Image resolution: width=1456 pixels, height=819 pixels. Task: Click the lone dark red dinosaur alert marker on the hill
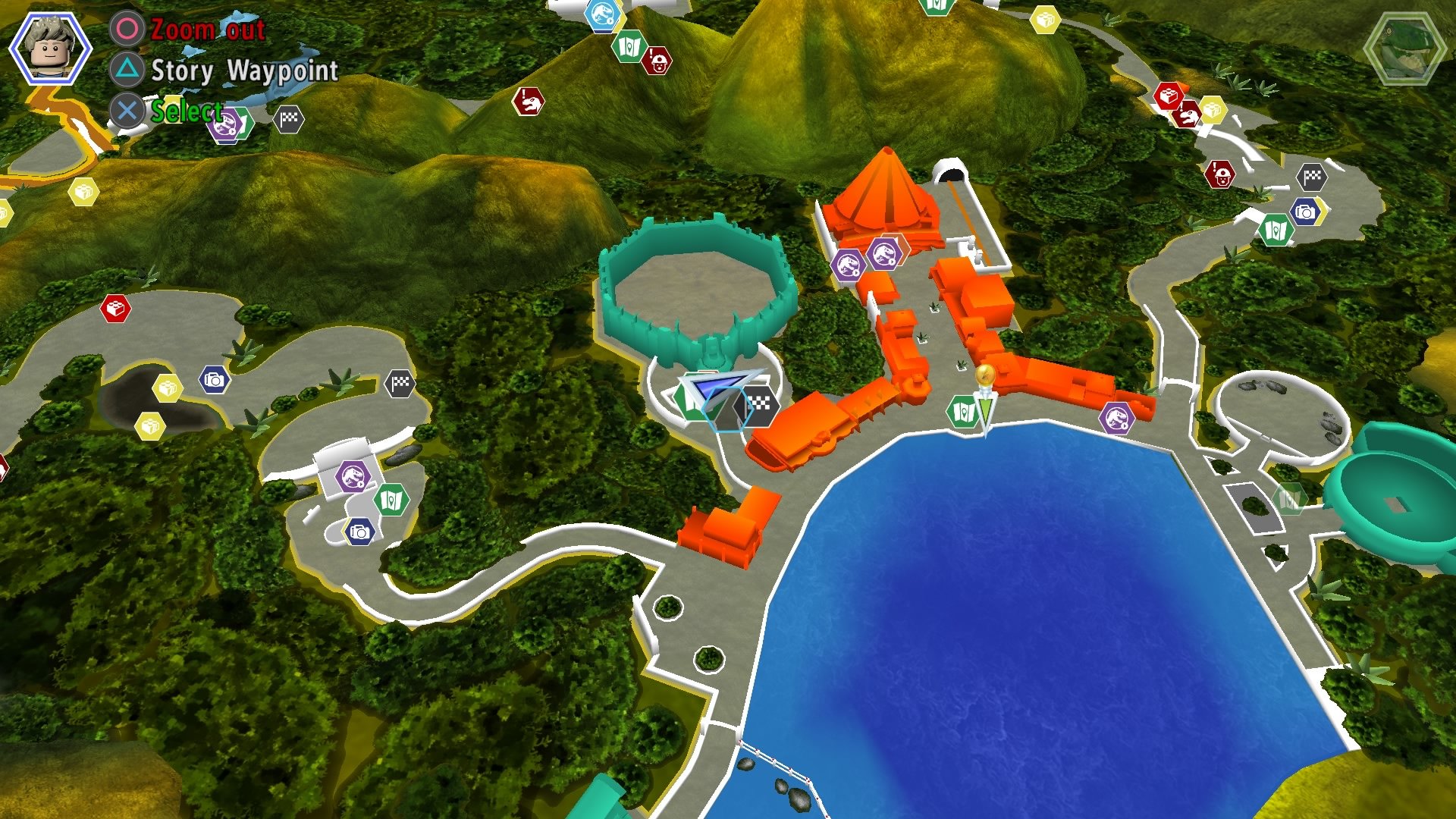(528, 102)
